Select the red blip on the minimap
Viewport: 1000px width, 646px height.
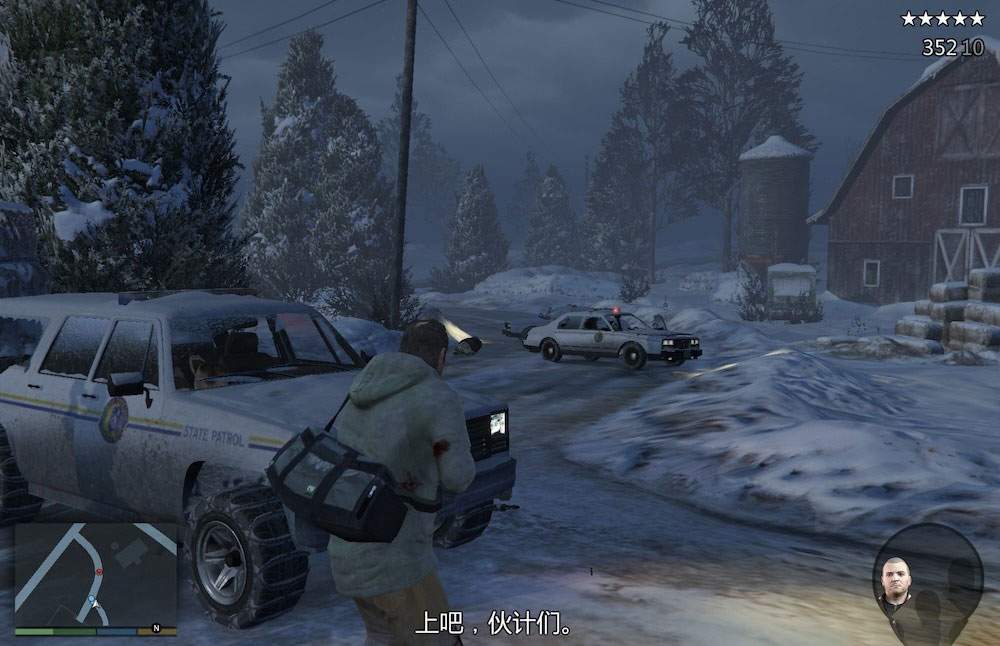[98, 571]
